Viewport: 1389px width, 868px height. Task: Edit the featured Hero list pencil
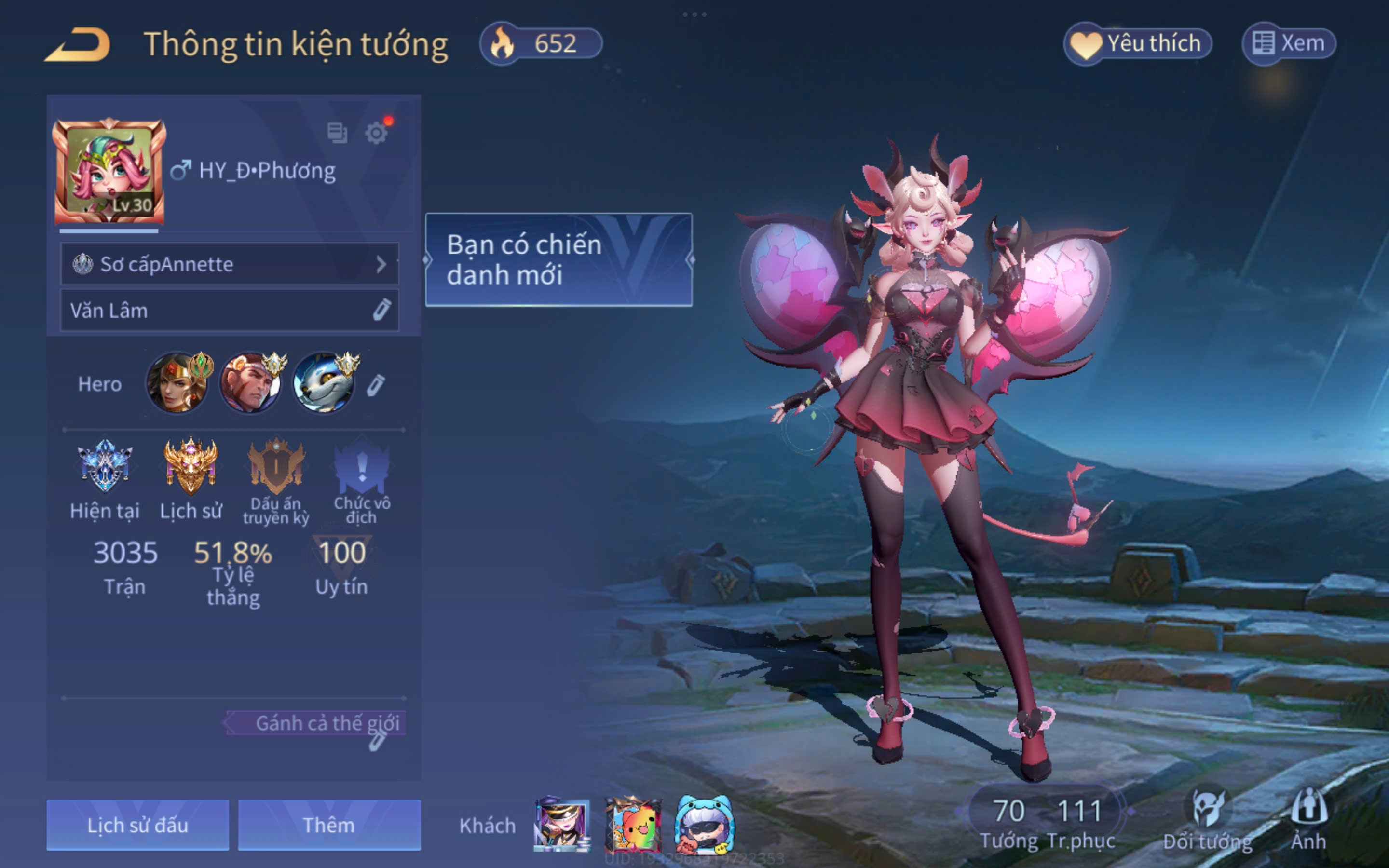click(376, 385)
